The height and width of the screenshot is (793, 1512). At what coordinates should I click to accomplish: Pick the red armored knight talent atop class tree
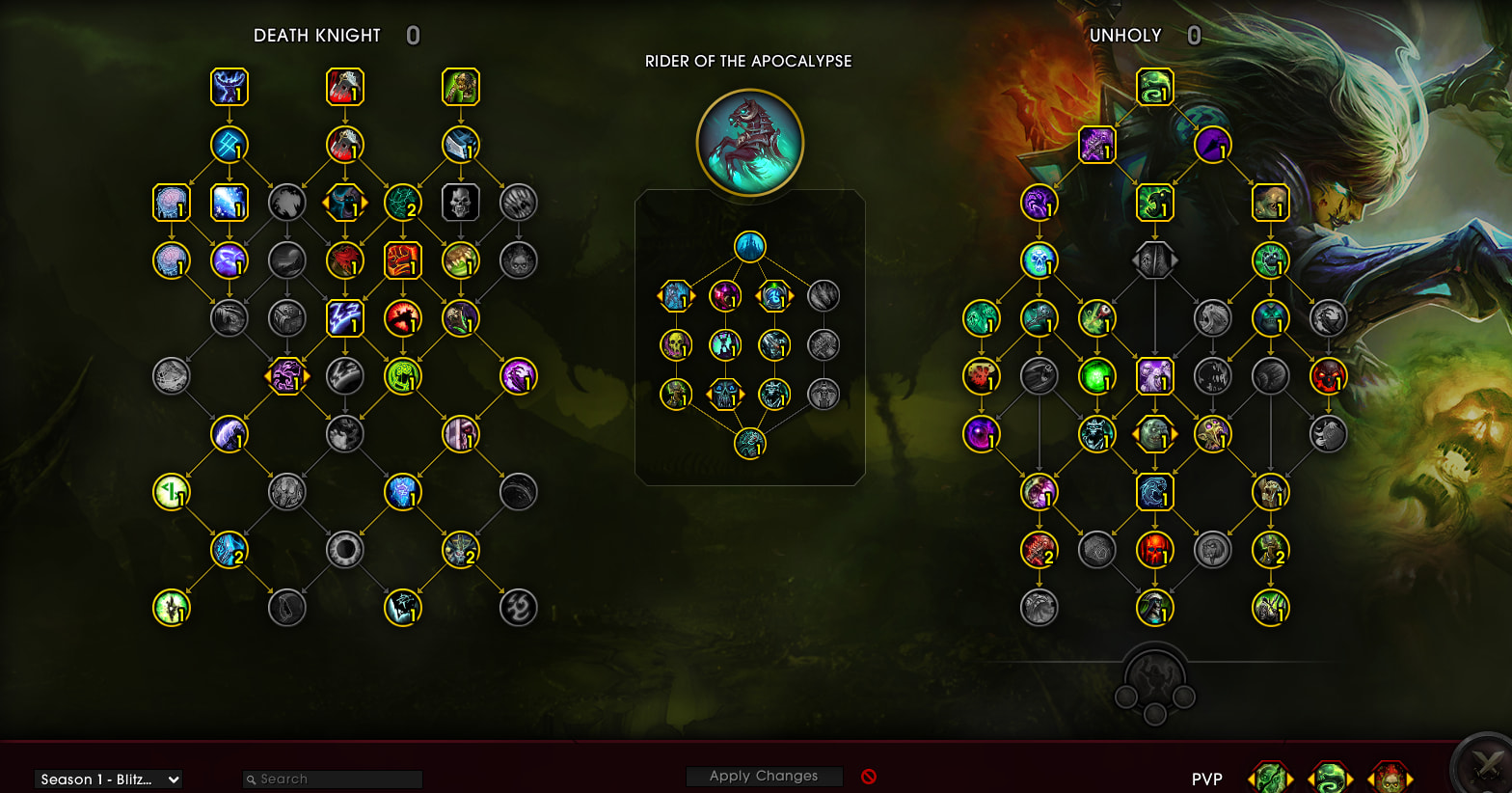pyautogui.click(x=344, y=87)
